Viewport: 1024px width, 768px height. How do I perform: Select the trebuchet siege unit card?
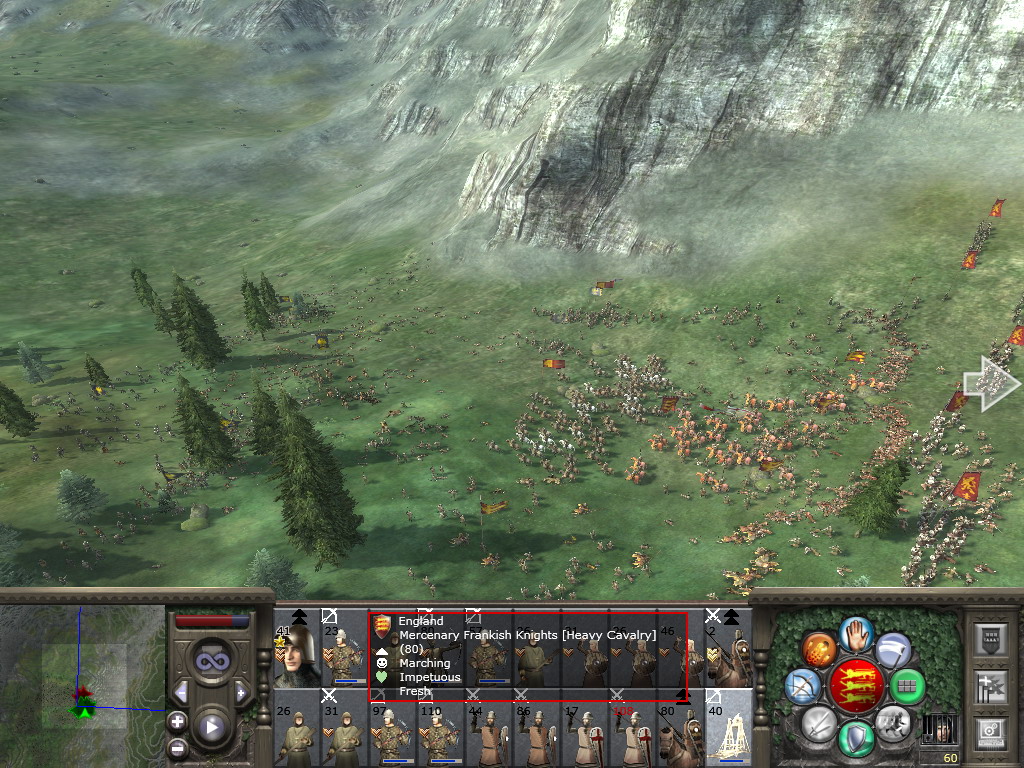pos(729,728)
